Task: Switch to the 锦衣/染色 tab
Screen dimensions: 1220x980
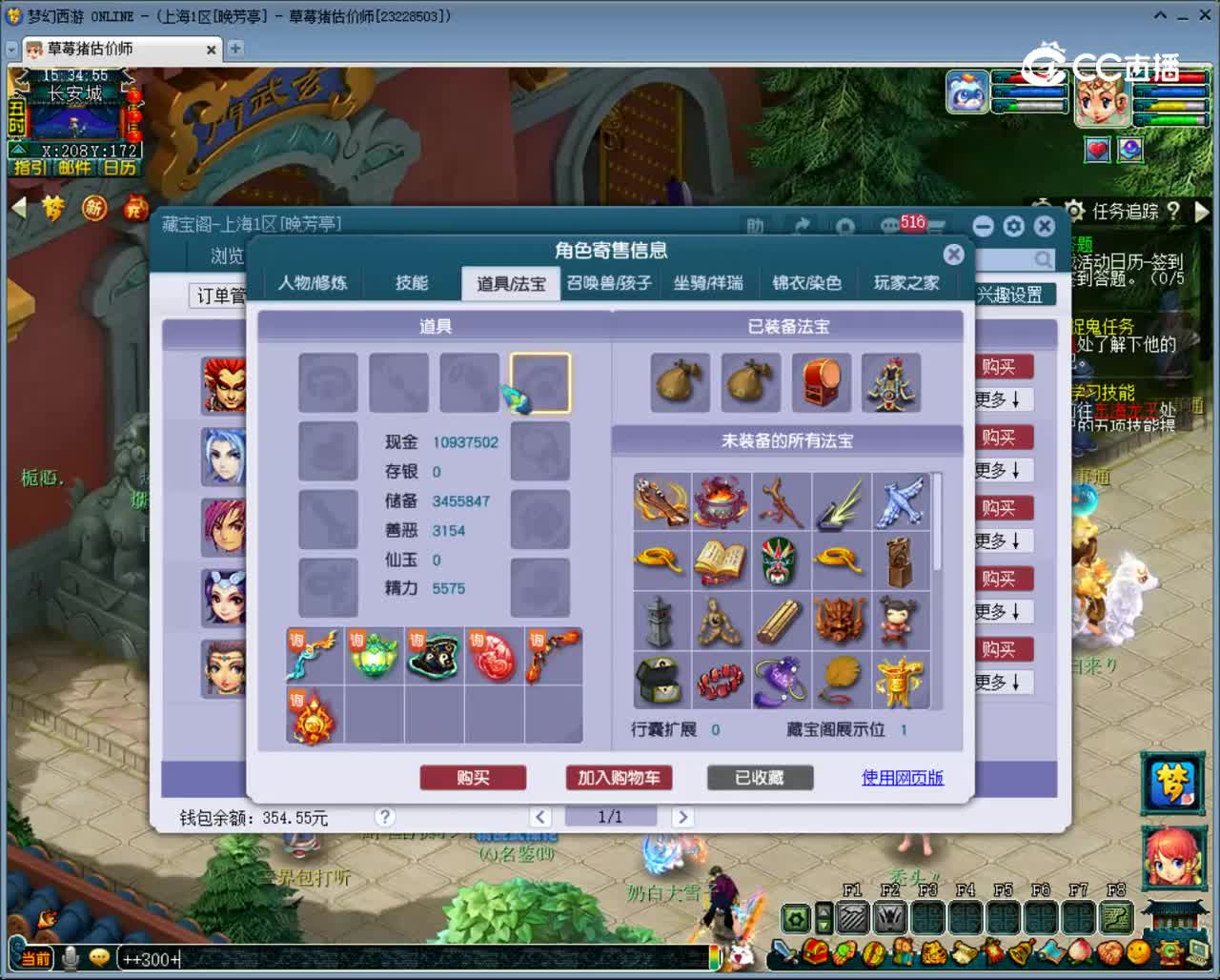Action: coord(806,283)
